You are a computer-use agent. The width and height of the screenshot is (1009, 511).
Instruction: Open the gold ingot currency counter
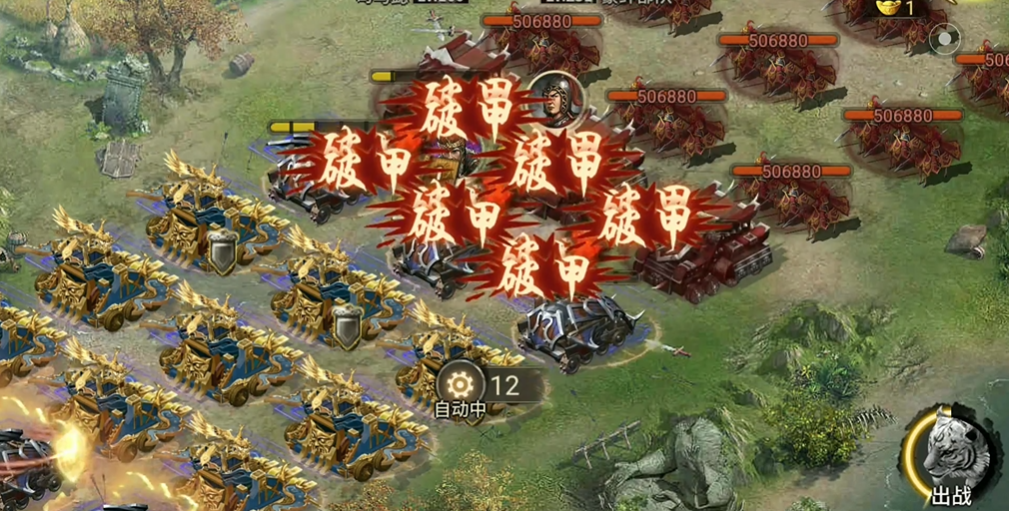895,8
